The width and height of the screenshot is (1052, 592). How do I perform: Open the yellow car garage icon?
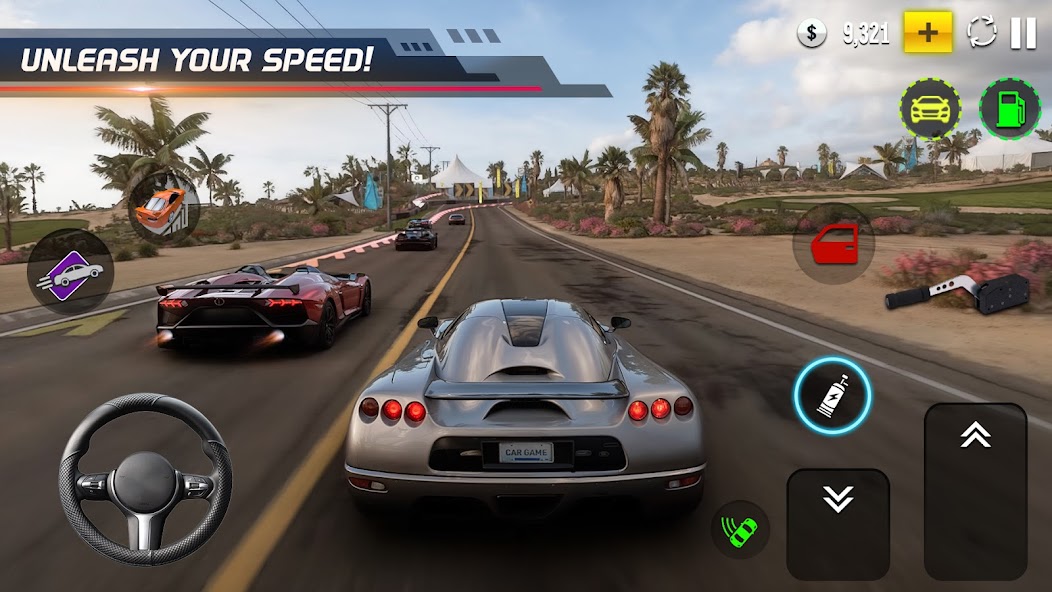[x=930, y=109]
